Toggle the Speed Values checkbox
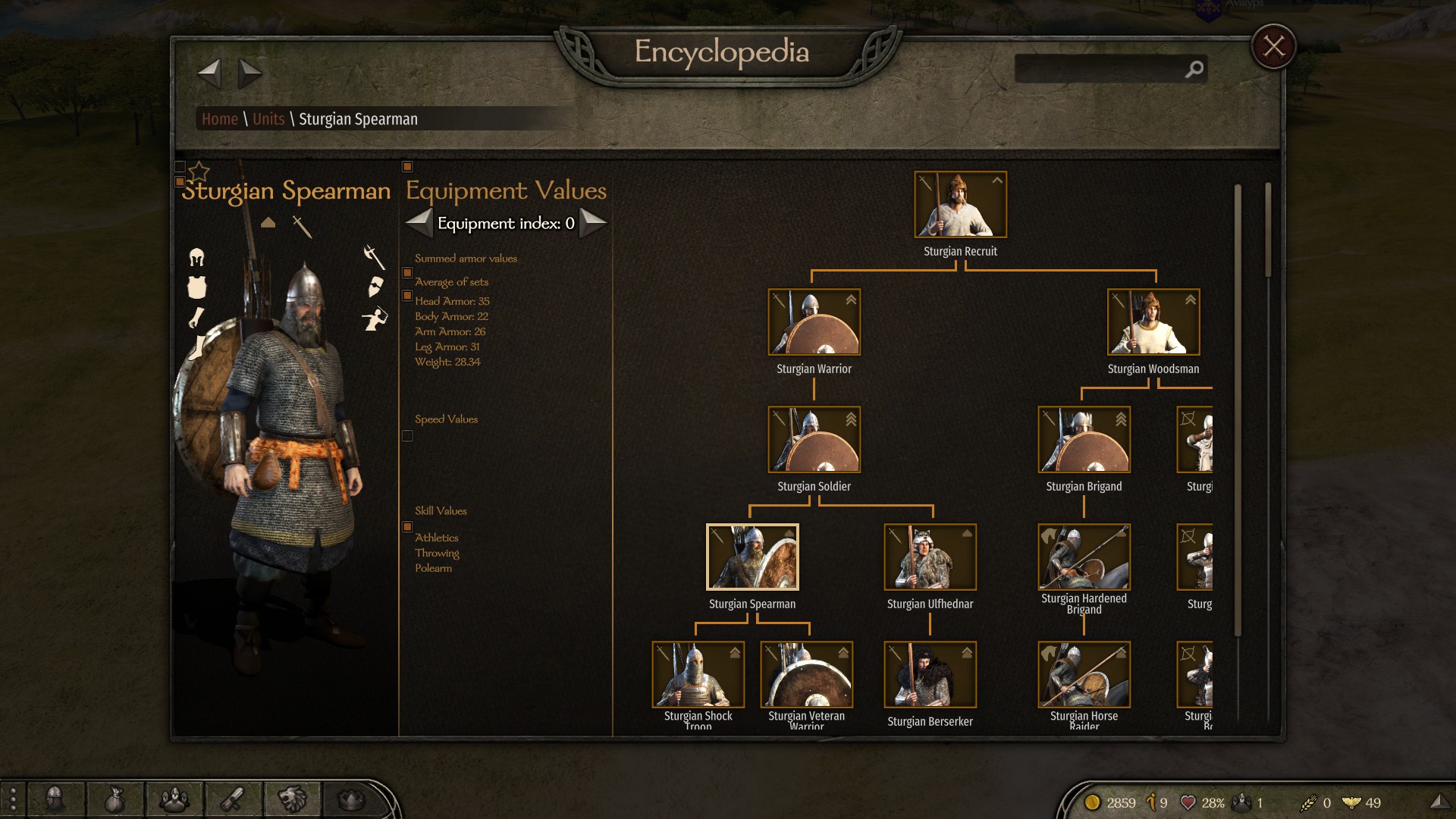 point(407,436)
